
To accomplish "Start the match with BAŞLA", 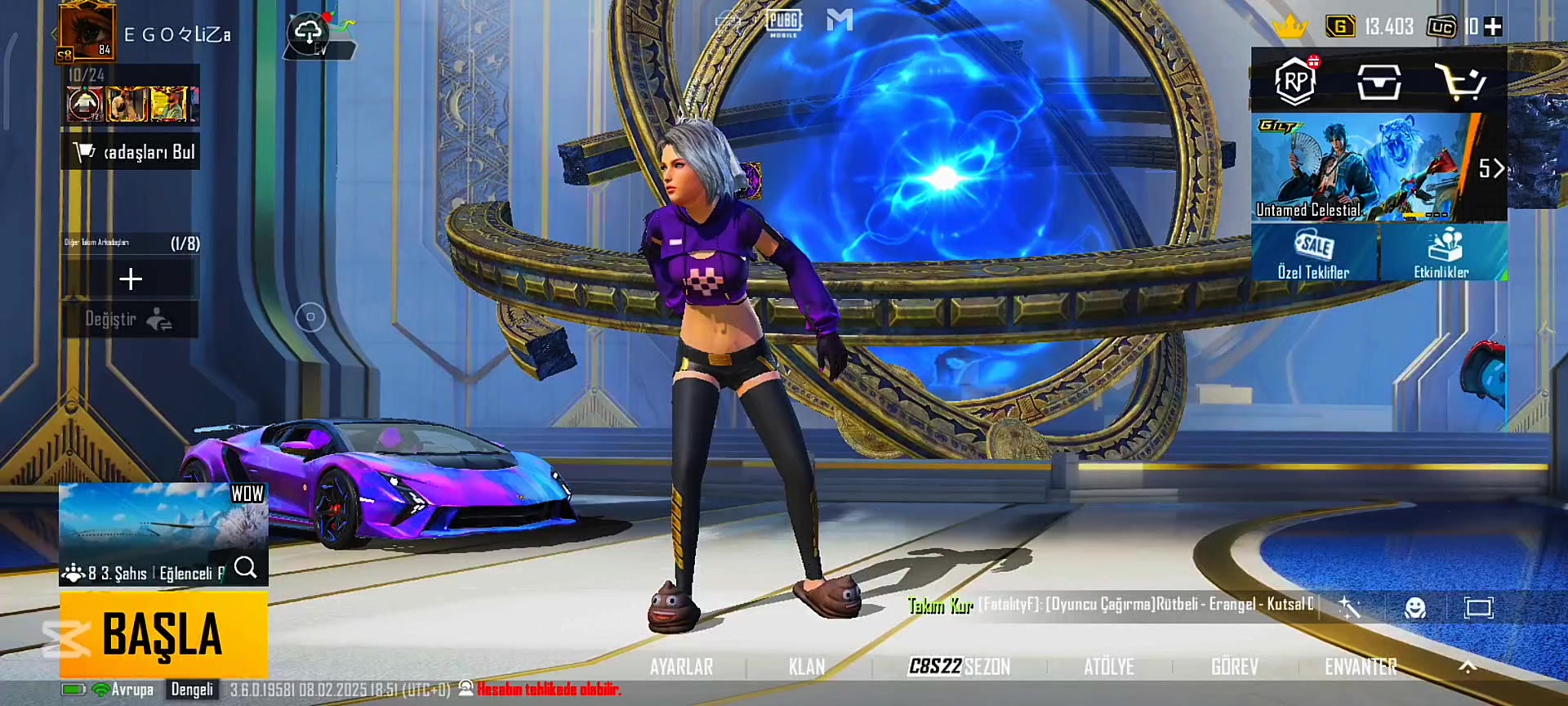I will 163,634.
